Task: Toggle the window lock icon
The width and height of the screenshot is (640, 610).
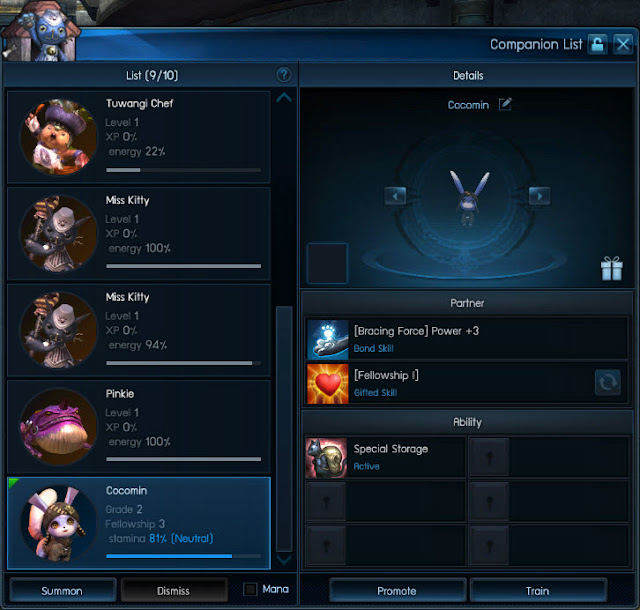Action: (597, 44)
